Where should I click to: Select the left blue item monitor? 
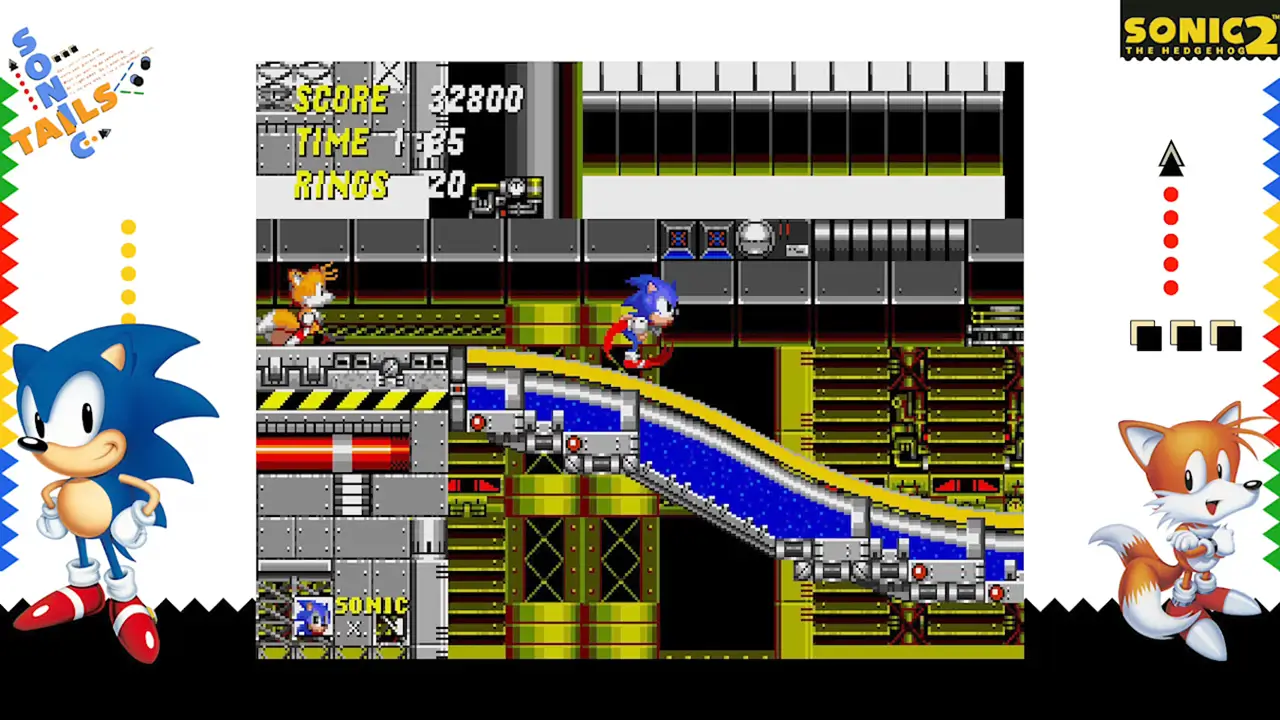coord(678,239)
